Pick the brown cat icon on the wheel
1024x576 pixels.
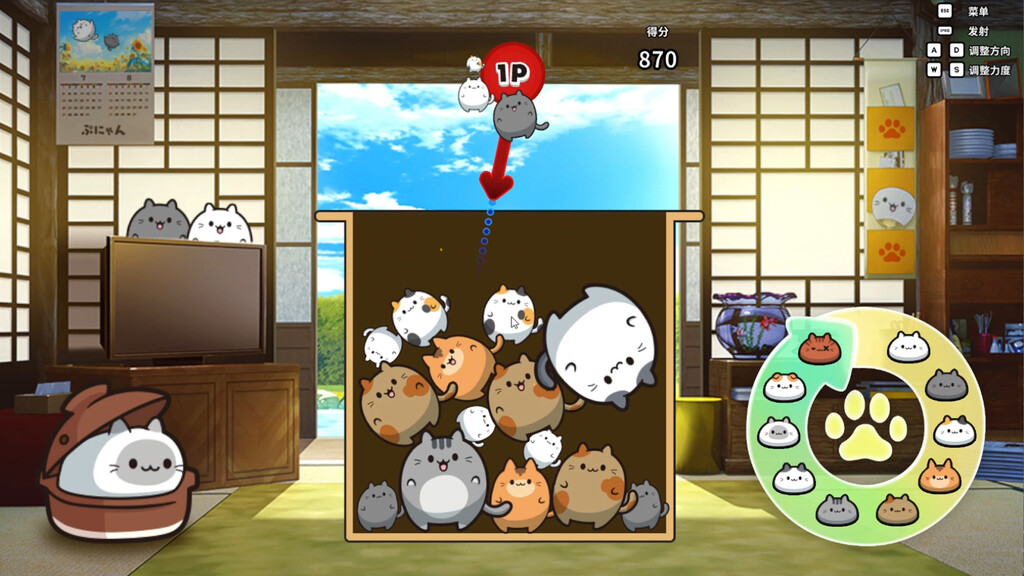(897, 509)
